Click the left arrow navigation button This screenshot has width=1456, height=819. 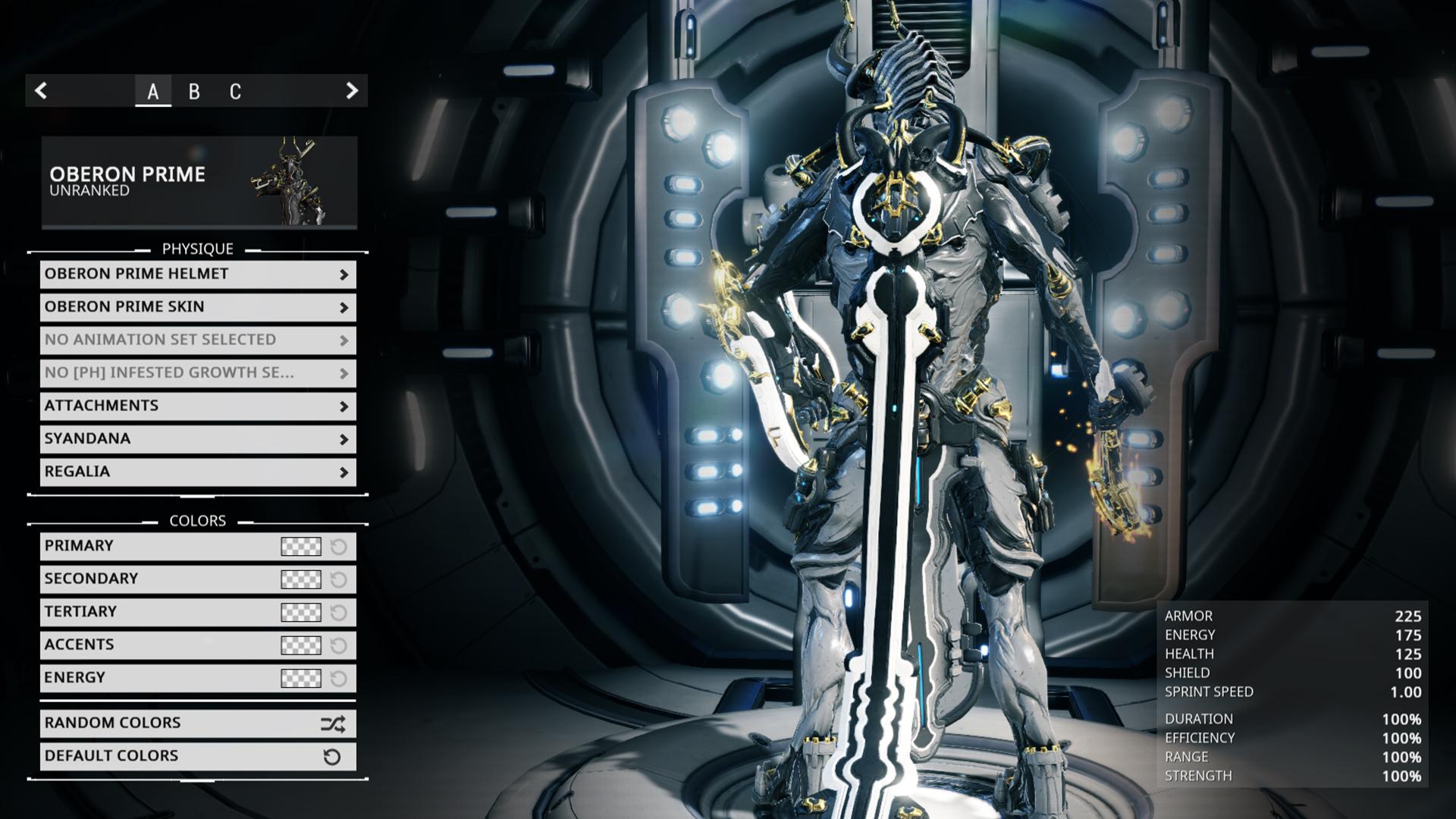(42, 91)
